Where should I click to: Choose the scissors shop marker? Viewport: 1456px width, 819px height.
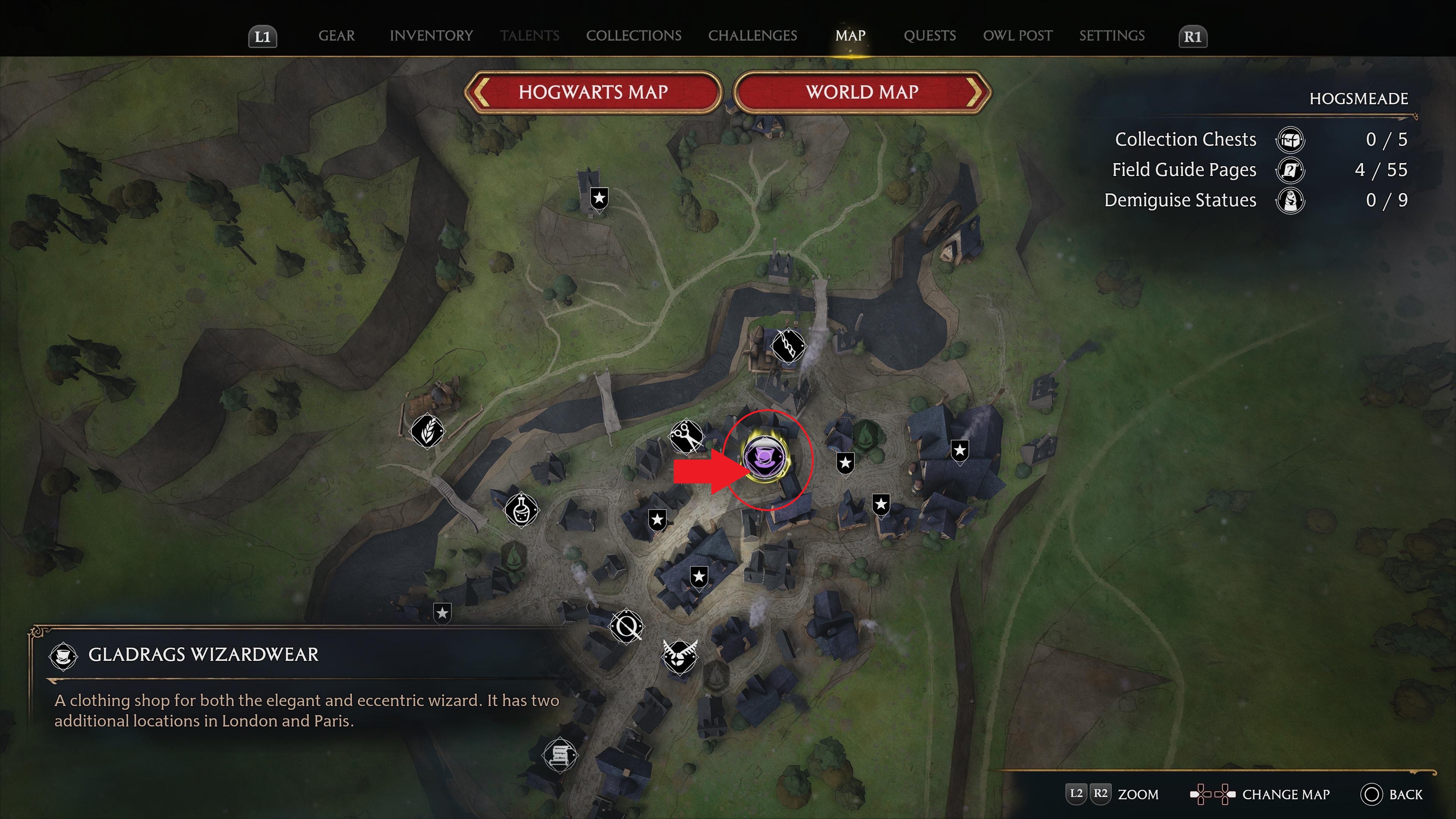coord(686,436)
